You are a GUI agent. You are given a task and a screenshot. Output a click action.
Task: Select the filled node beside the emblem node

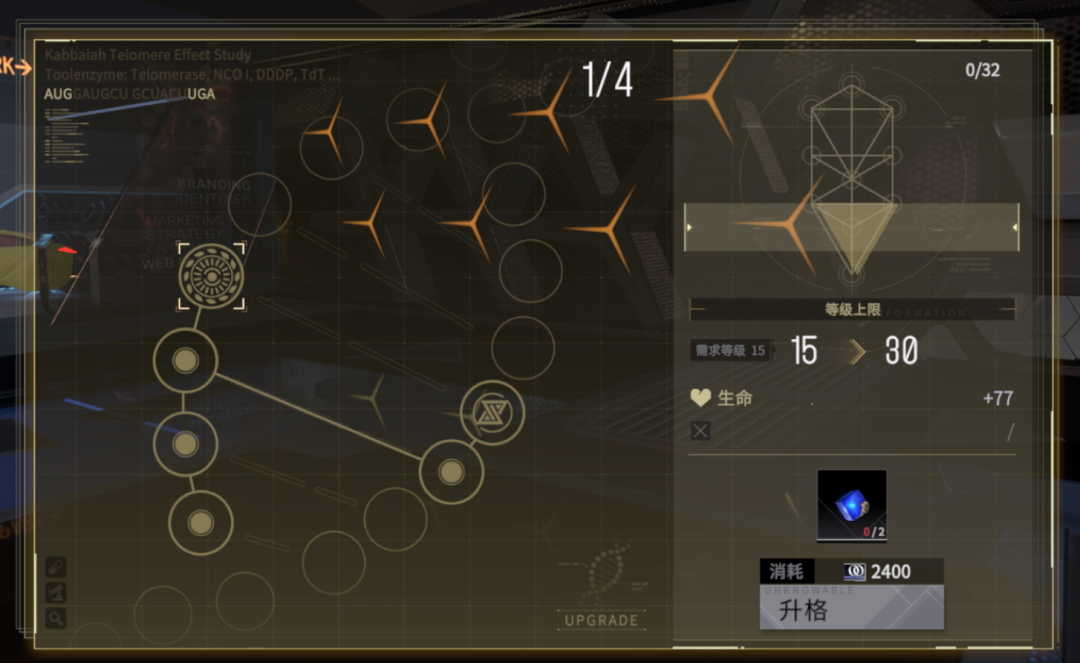coord(451,471)
